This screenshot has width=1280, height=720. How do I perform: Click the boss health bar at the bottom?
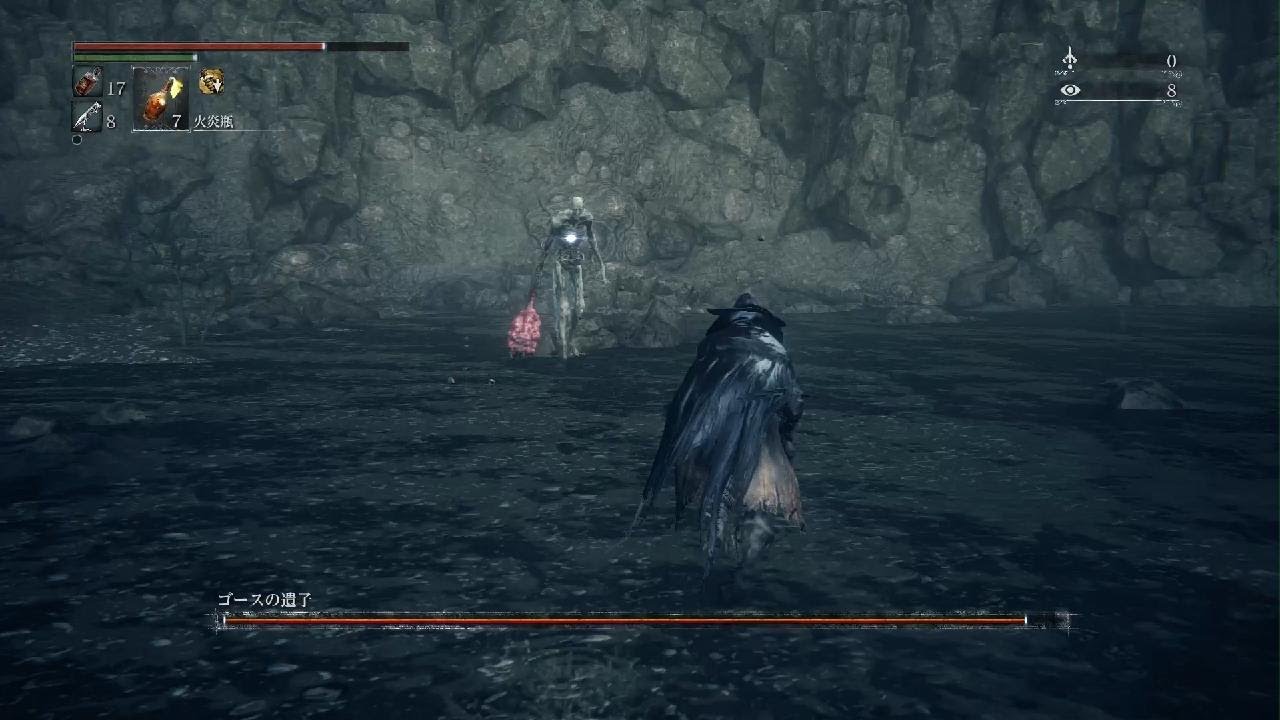click(x=630, y=619)
